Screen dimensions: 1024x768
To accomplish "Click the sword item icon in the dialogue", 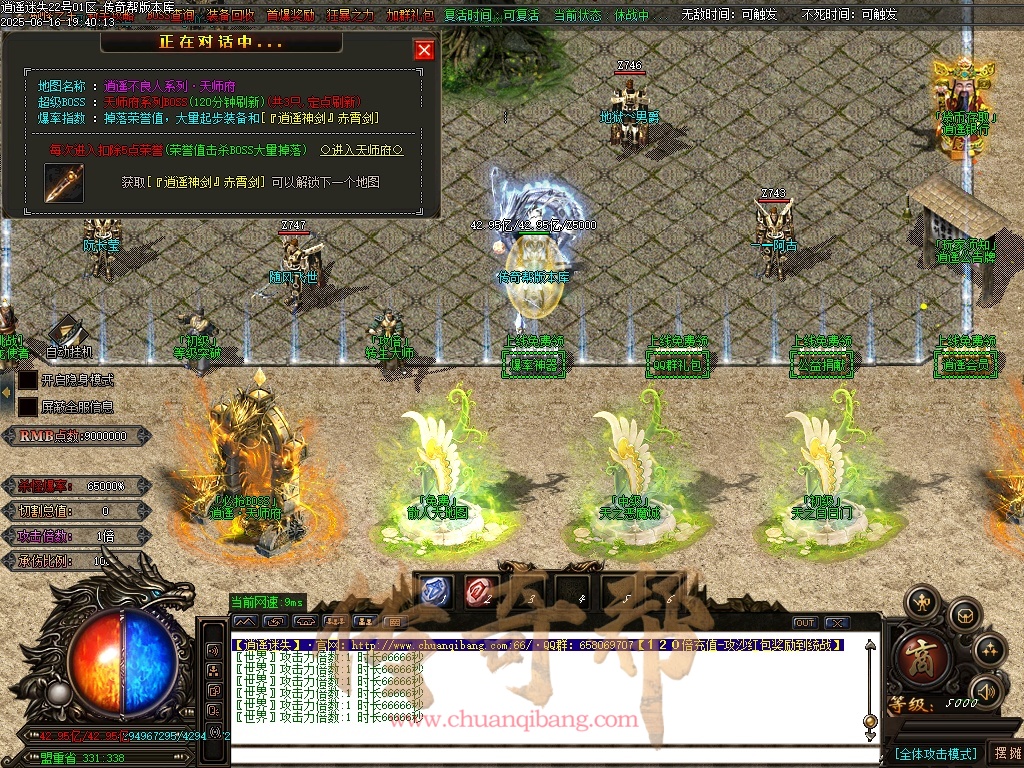I will coord(64,183).
